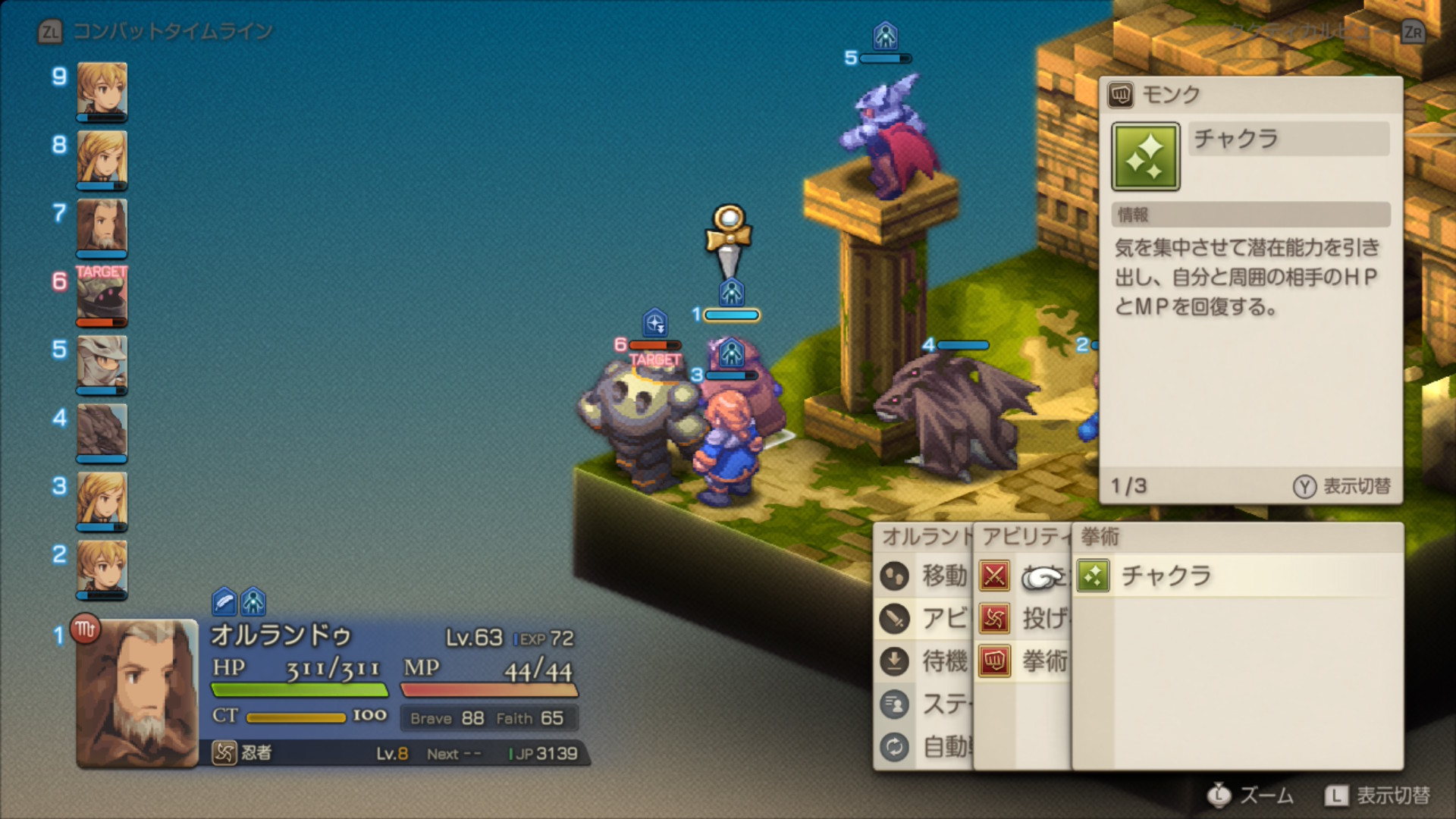The image size is (1456, 819).
Task: Open the ステータス status command
Action: (927, 704)
